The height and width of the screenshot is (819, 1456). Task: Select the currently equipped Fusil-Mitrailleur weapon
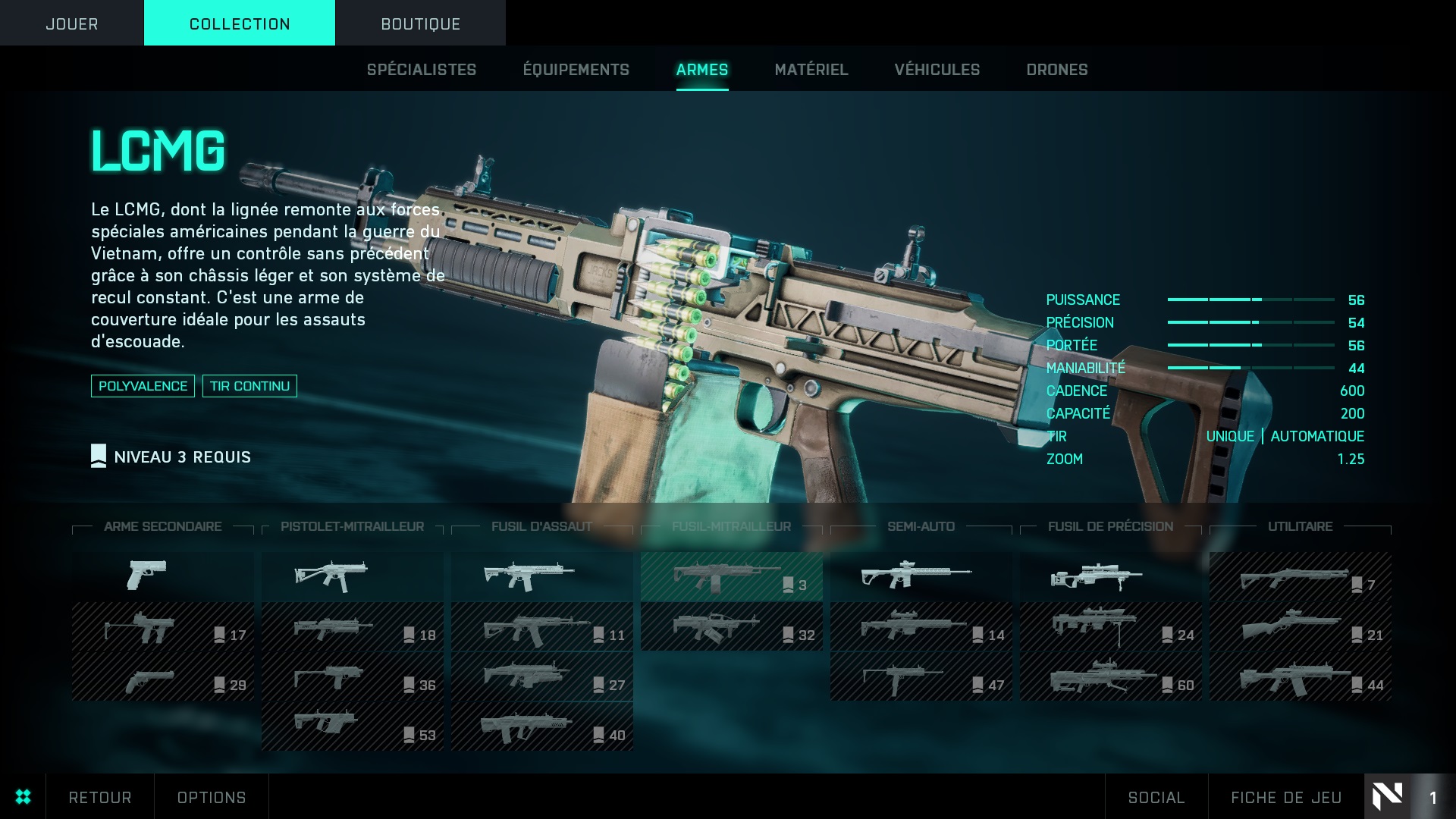click(731, 576)
